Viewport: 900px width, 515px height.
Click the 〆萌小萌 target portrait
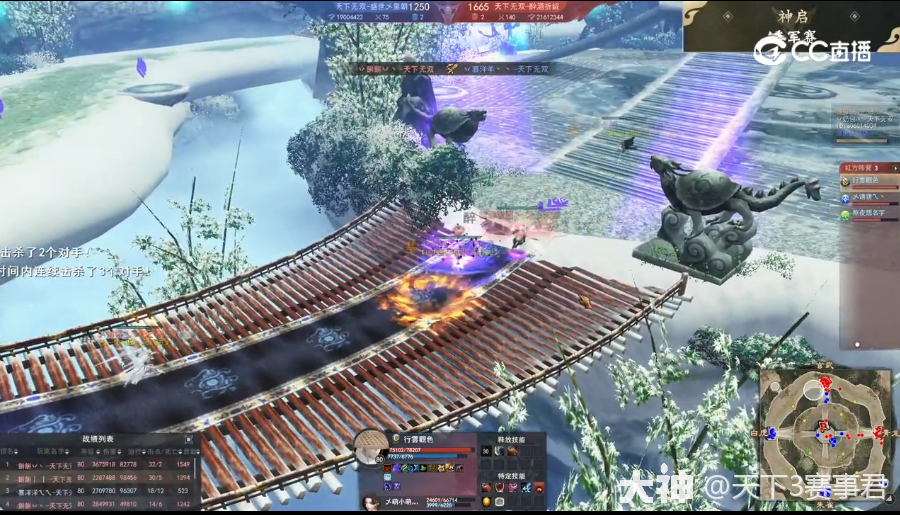tap(369, 502)
